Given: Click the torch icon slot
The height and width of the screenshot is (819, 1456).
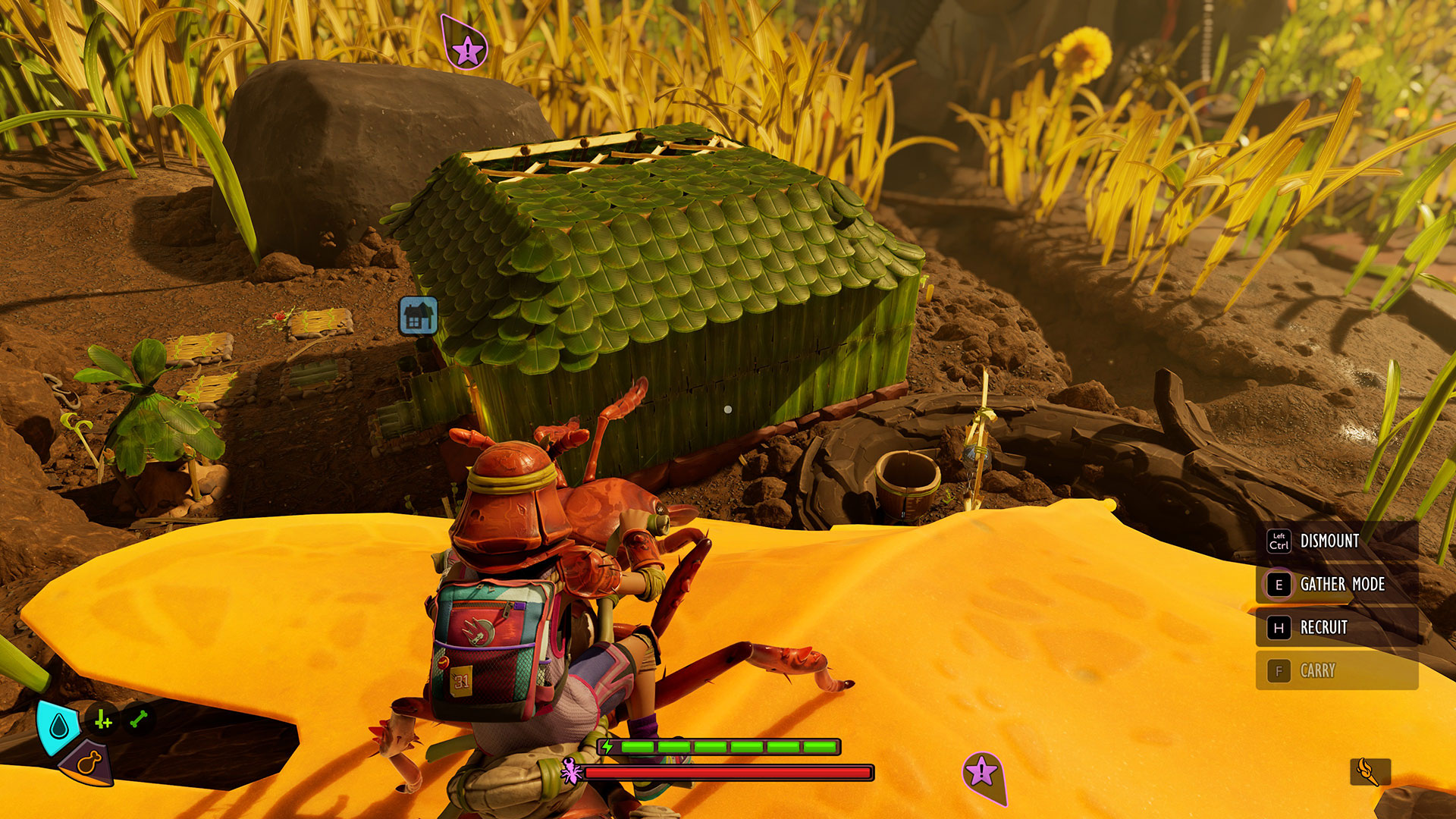Looking at the screenshot, I should pos(1370,772).
